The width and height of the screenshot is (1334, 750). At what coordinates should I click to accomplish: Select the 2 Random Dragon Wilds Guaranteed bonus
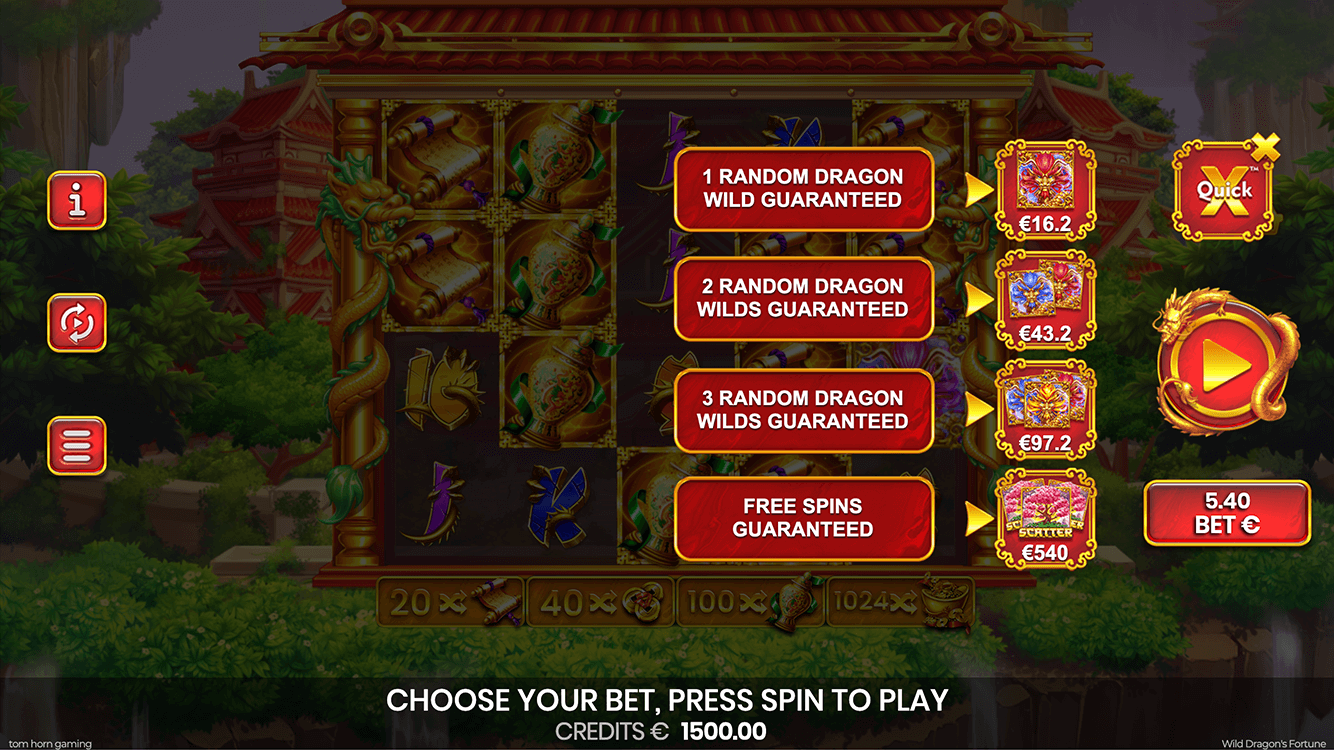[803, 296]
